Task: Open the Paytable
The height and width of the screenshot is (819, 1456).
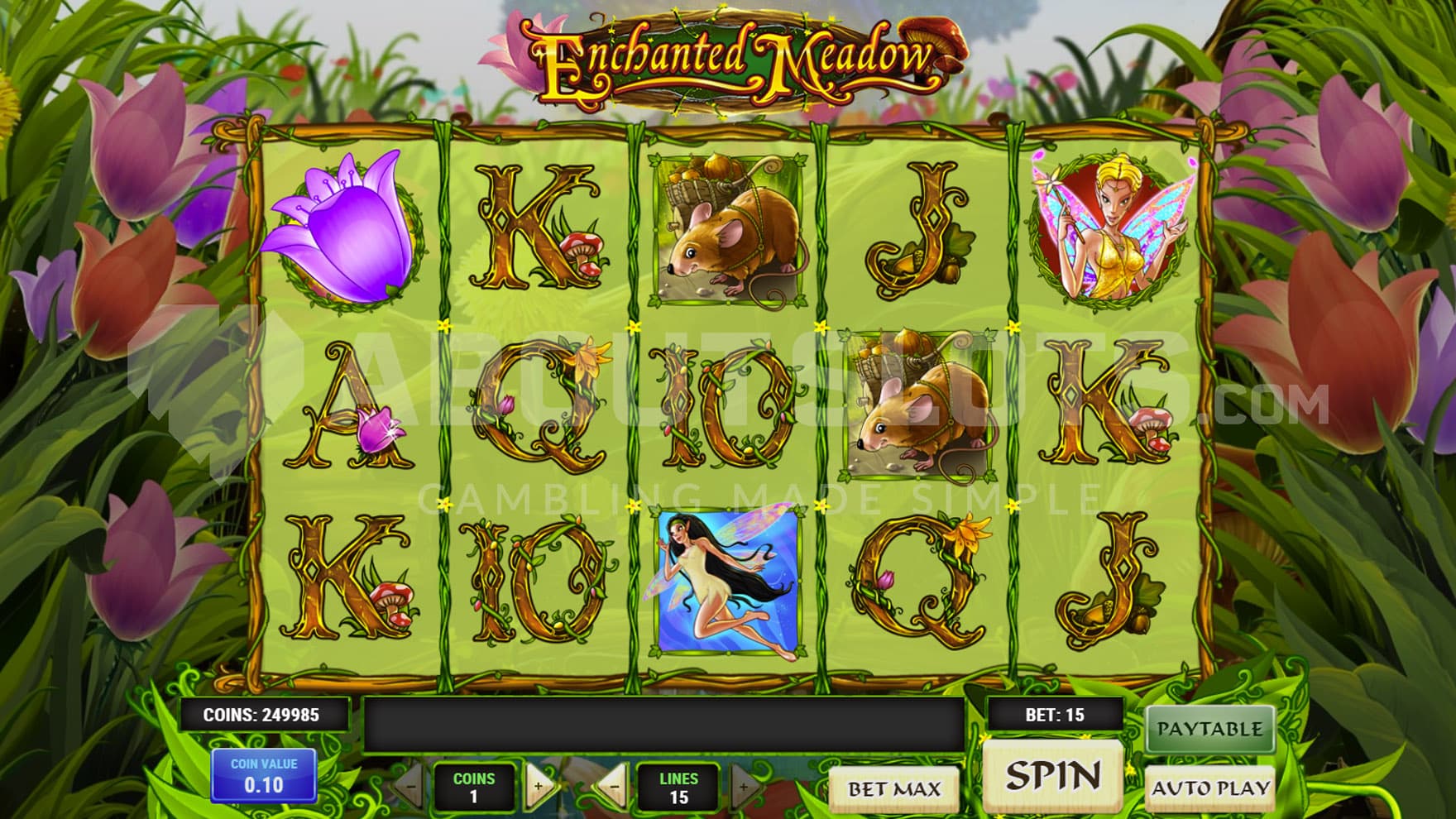Action: (1209, 729)
